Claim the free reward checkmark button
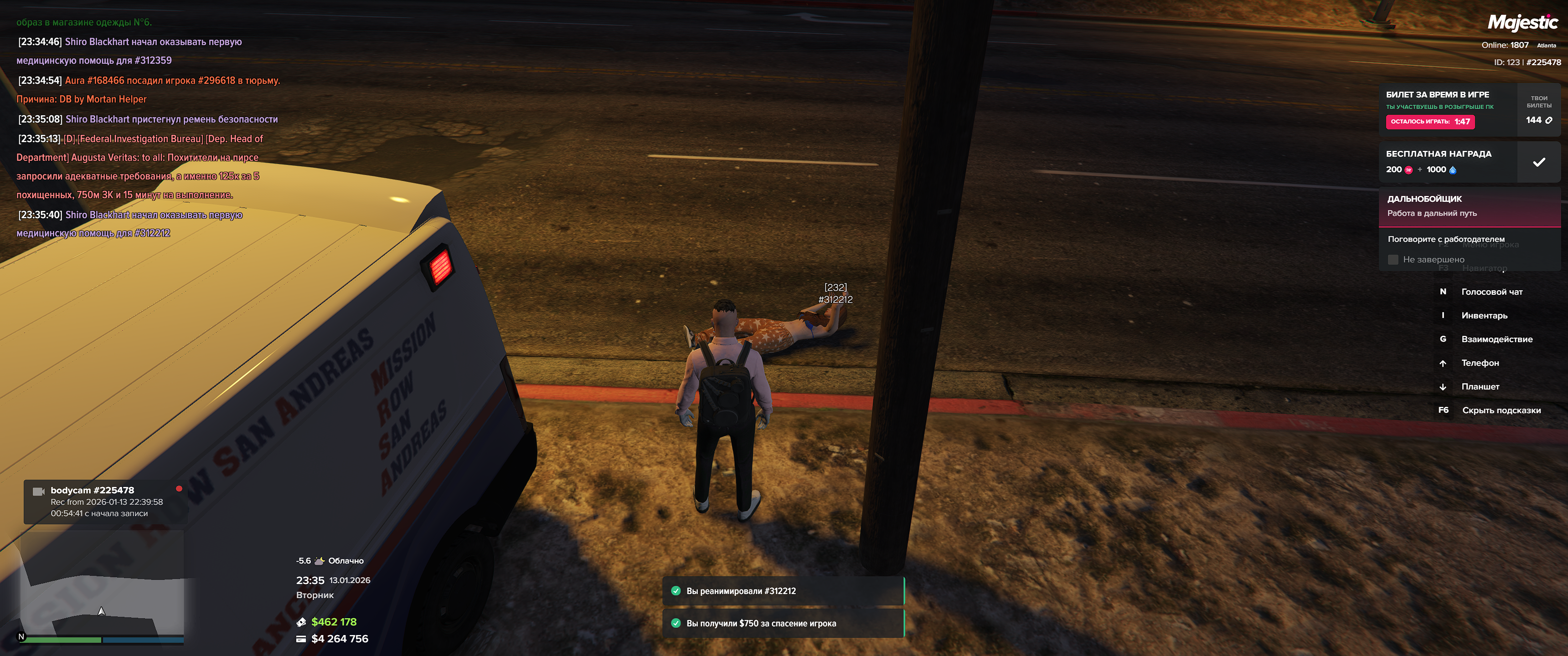 click(x=1538, y=162)
